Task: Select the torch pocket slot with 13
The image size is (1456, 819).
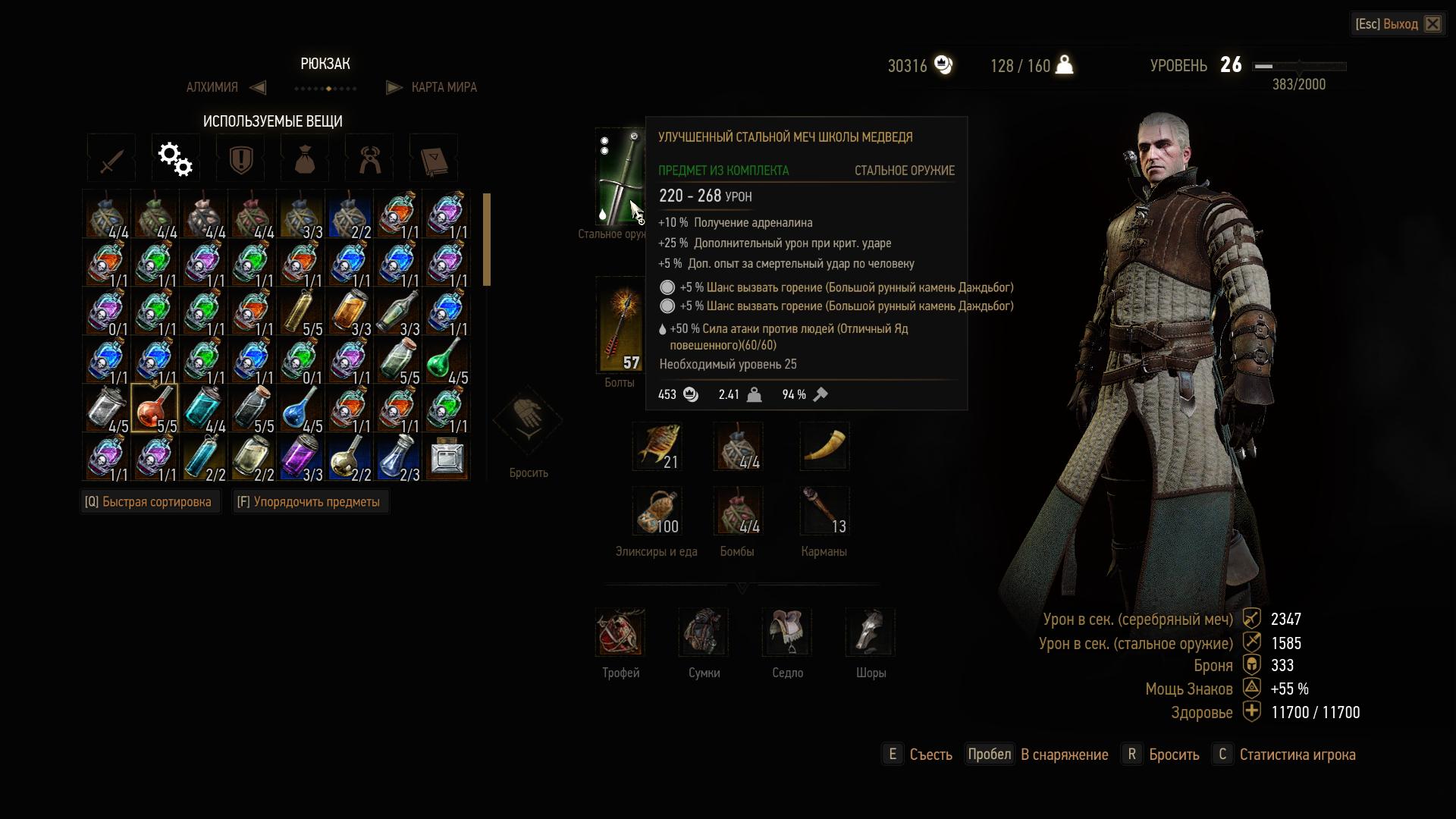Action: [x=824, y=511]
